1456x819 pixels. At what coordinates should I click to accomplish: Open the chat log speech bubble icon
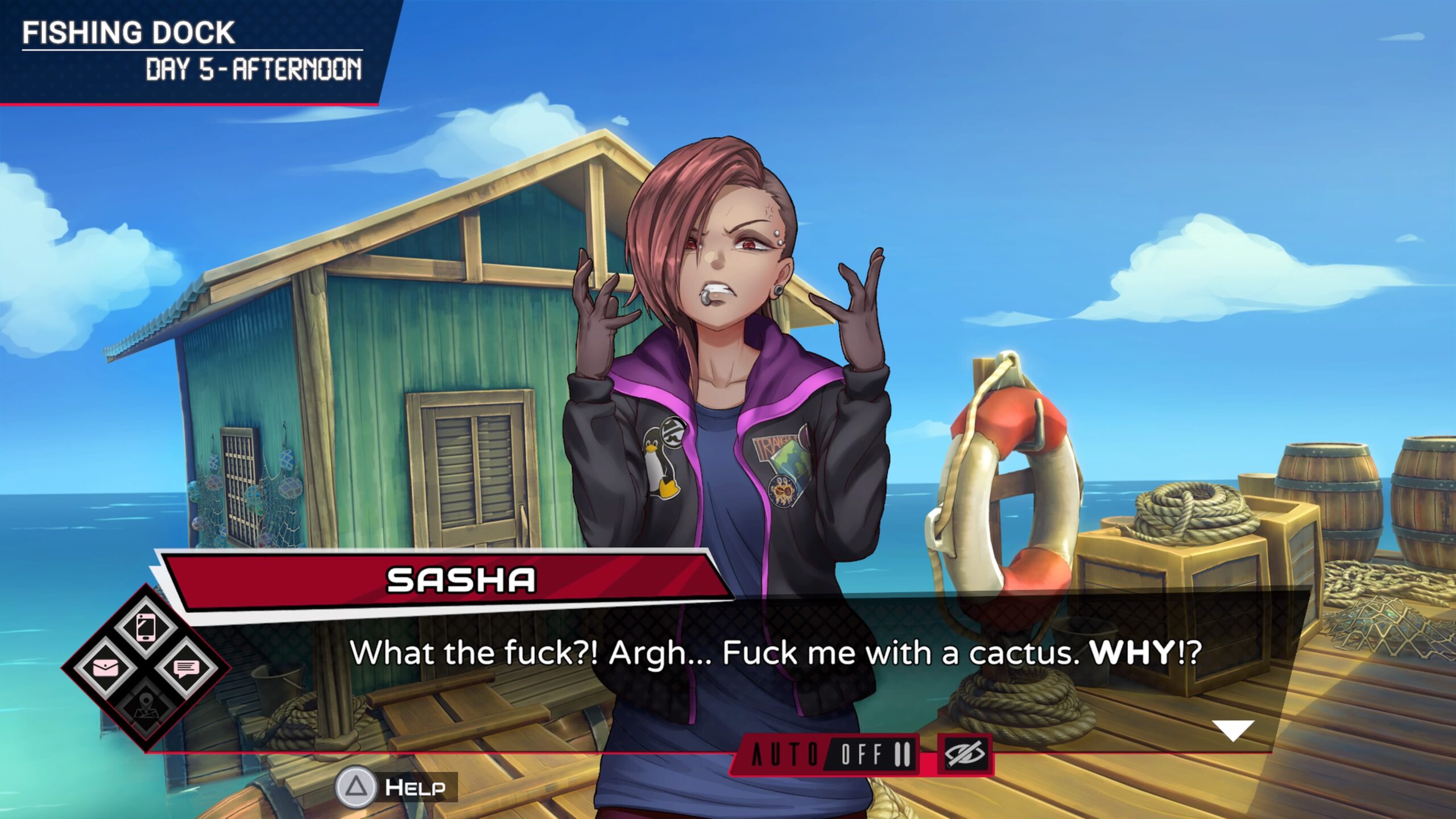pos(185,668)
